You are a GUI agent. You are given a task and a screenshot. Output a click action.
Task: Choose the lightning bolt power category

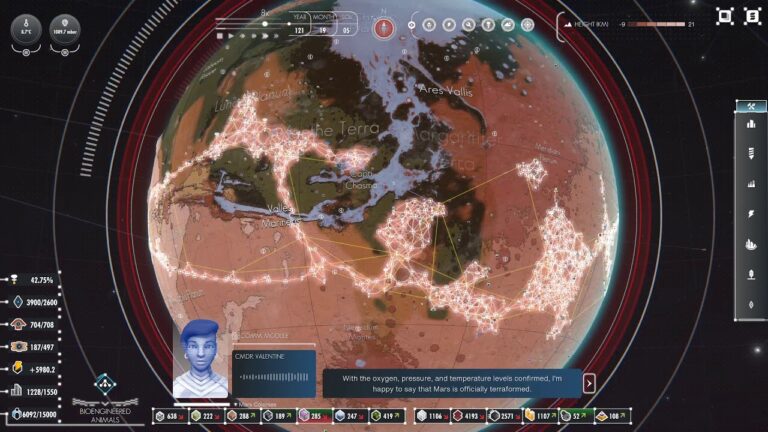coord(750,214)
